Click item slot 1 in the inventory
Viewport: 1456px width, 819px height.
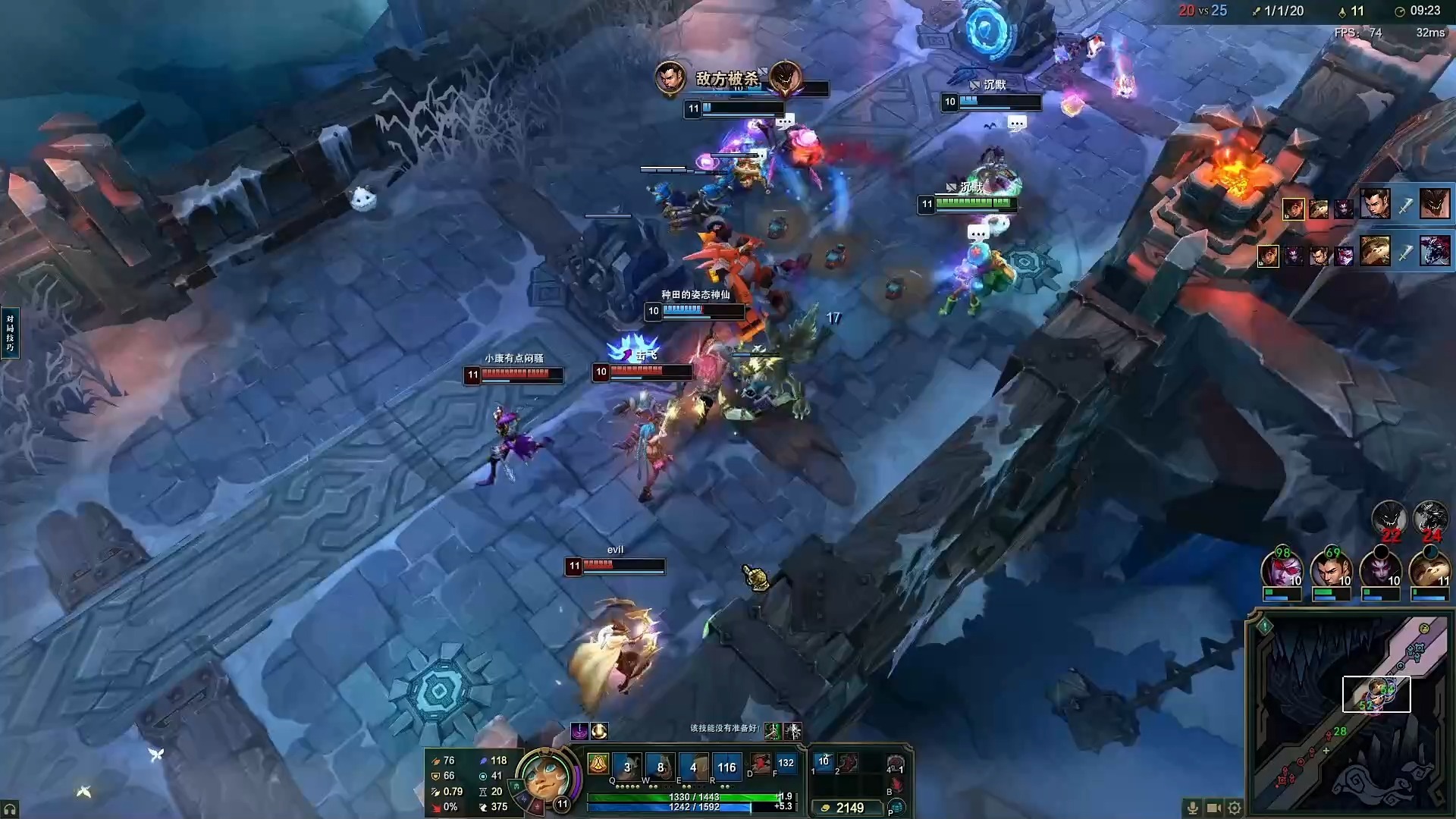tap(824, 761)
